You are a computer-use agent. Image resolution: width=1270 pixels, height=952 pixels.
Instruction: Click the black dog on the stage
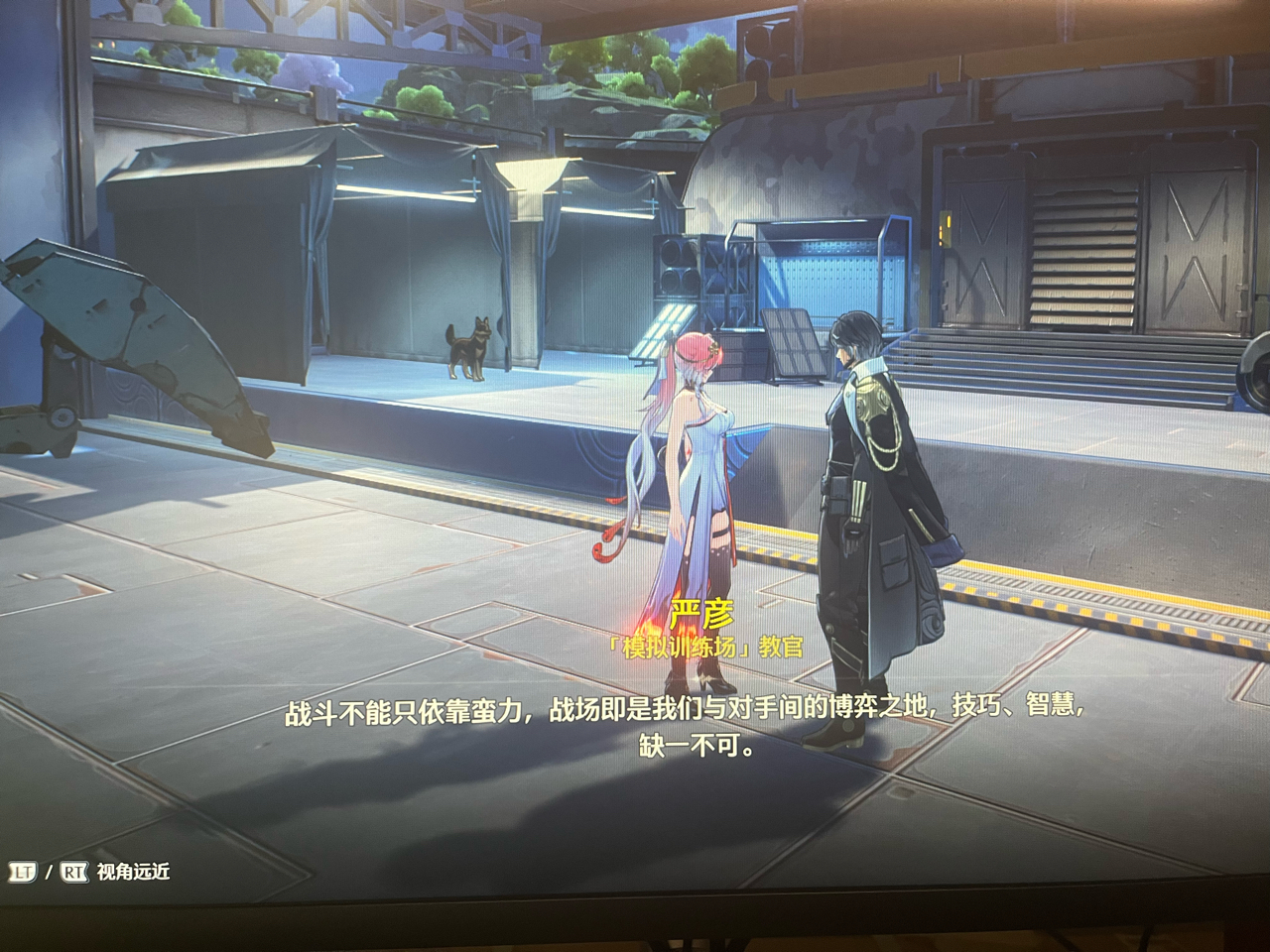[468, 347]
